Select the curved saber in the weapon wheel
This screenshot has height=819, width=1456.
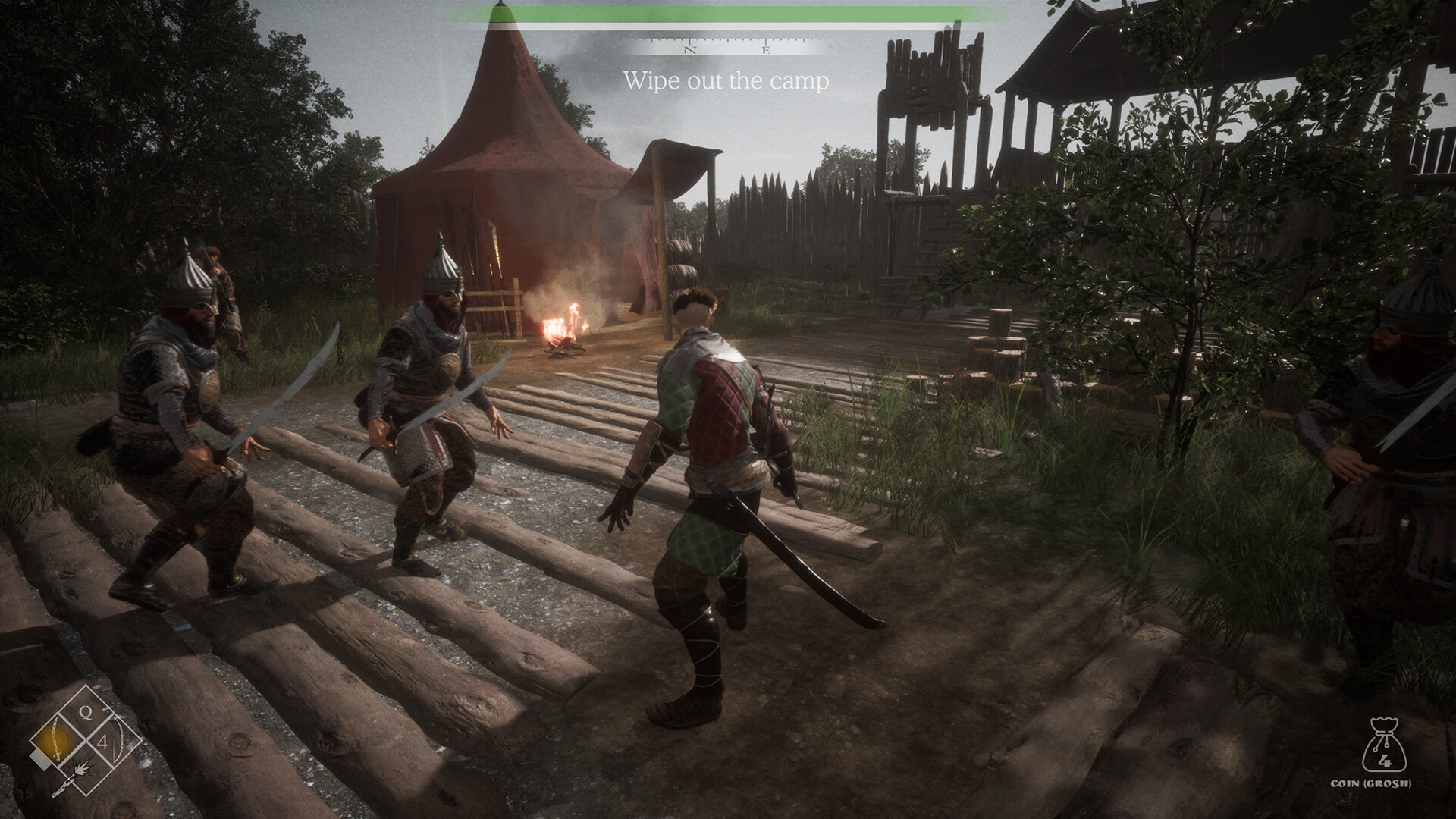pyautogui.click(x=56, y=738)
